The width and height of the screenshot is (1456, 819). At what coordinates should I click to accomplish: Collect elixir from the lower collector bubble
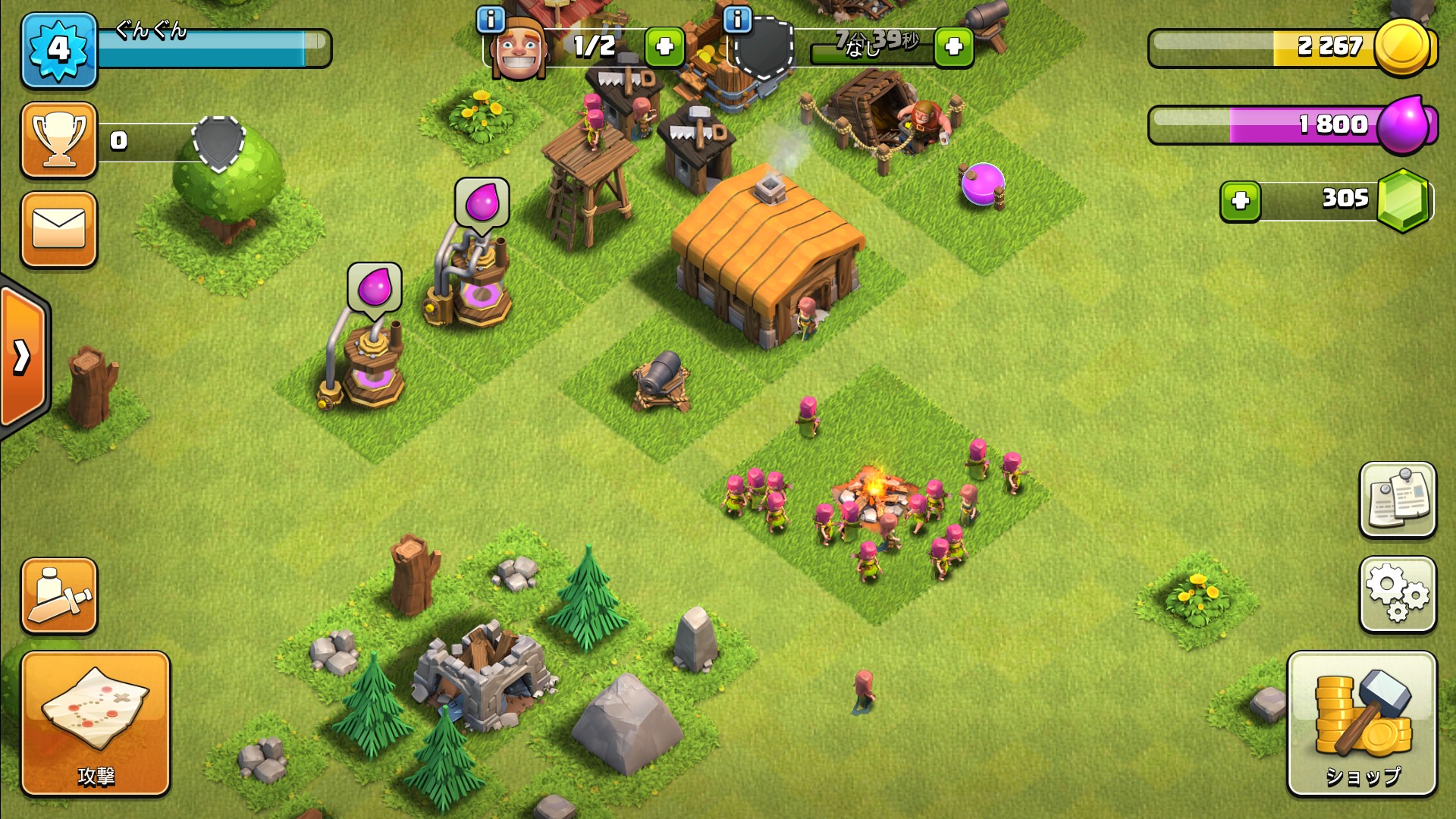(375, 287)
